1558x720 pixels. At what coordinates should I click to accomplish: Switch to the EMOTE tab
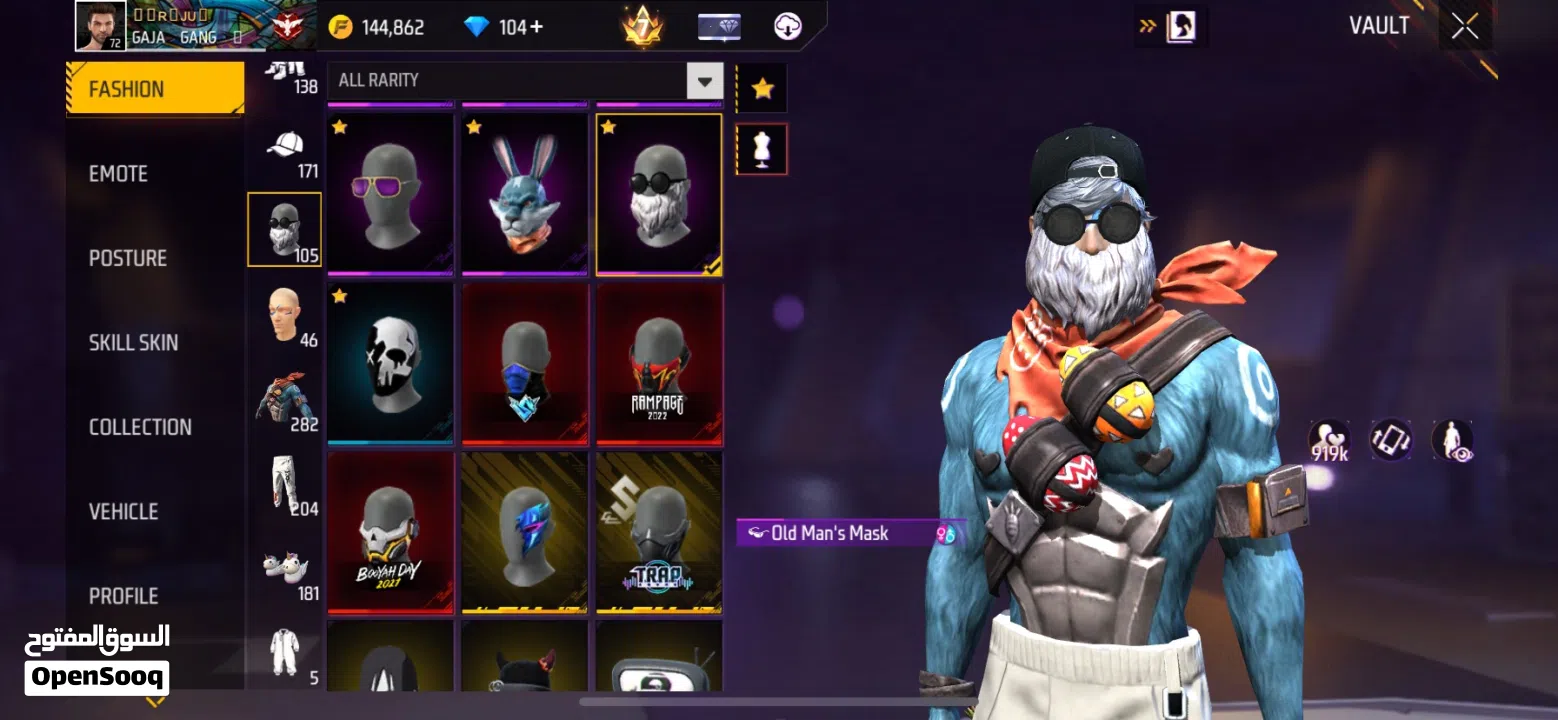coord(119,173)
